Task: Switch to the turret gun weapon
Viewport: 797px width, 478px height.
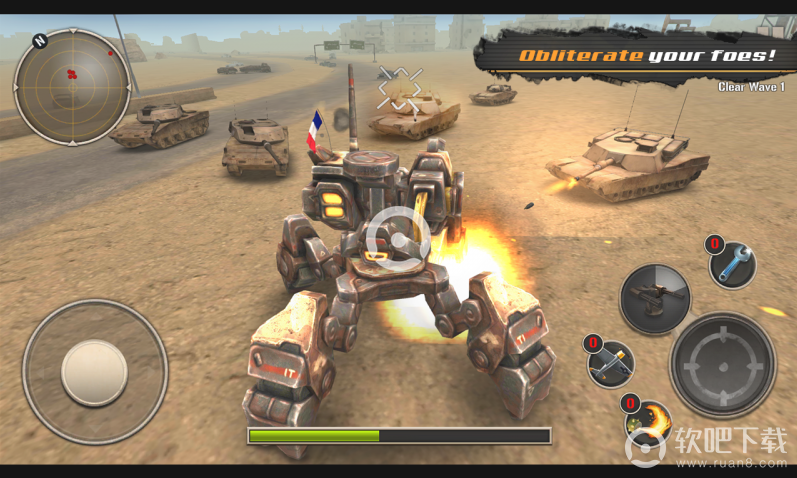Action: (x=655, y=298)
